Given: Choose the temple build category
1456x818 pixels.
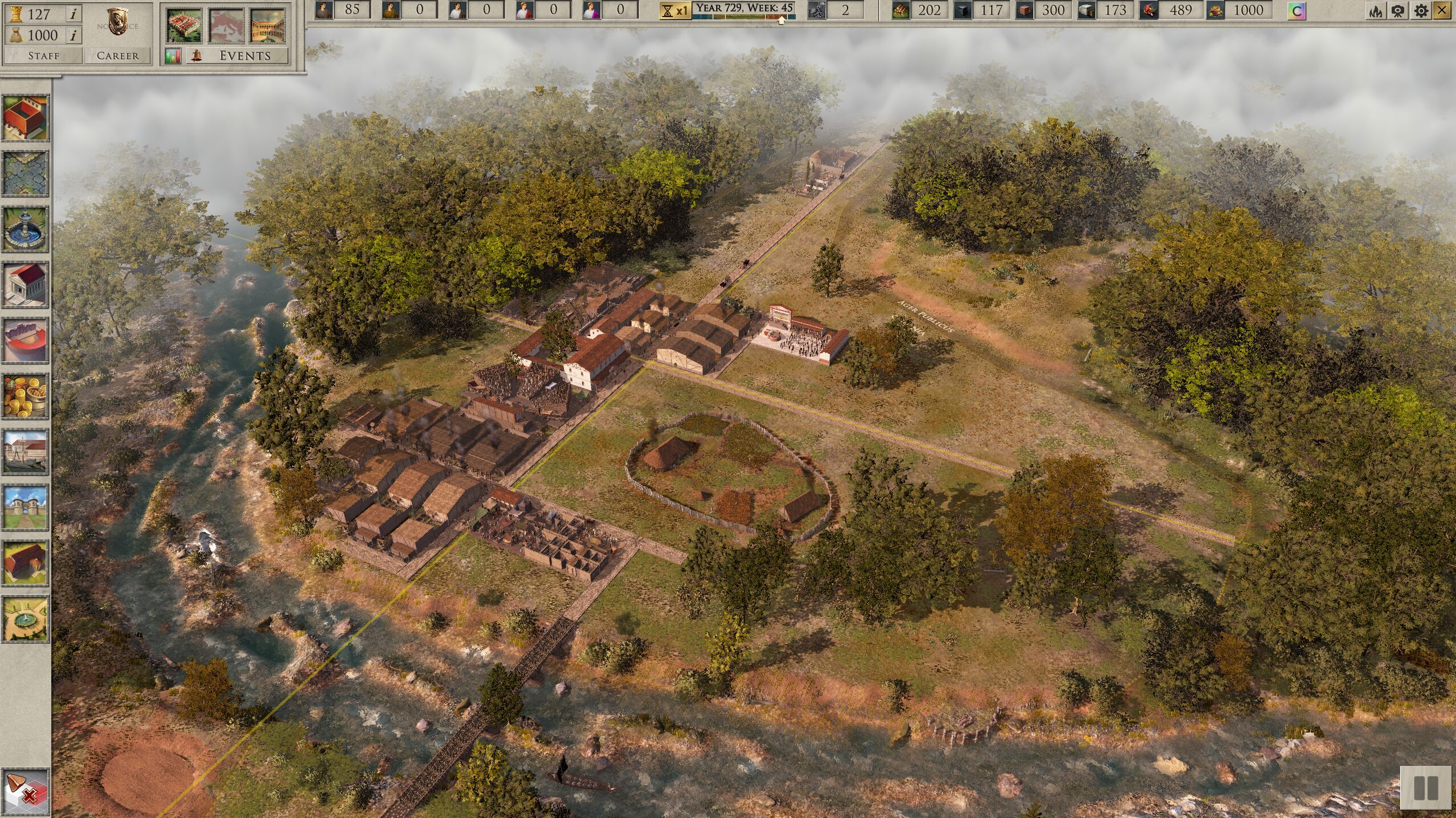Looking at the screenshot, I should (x=25, y=285).
